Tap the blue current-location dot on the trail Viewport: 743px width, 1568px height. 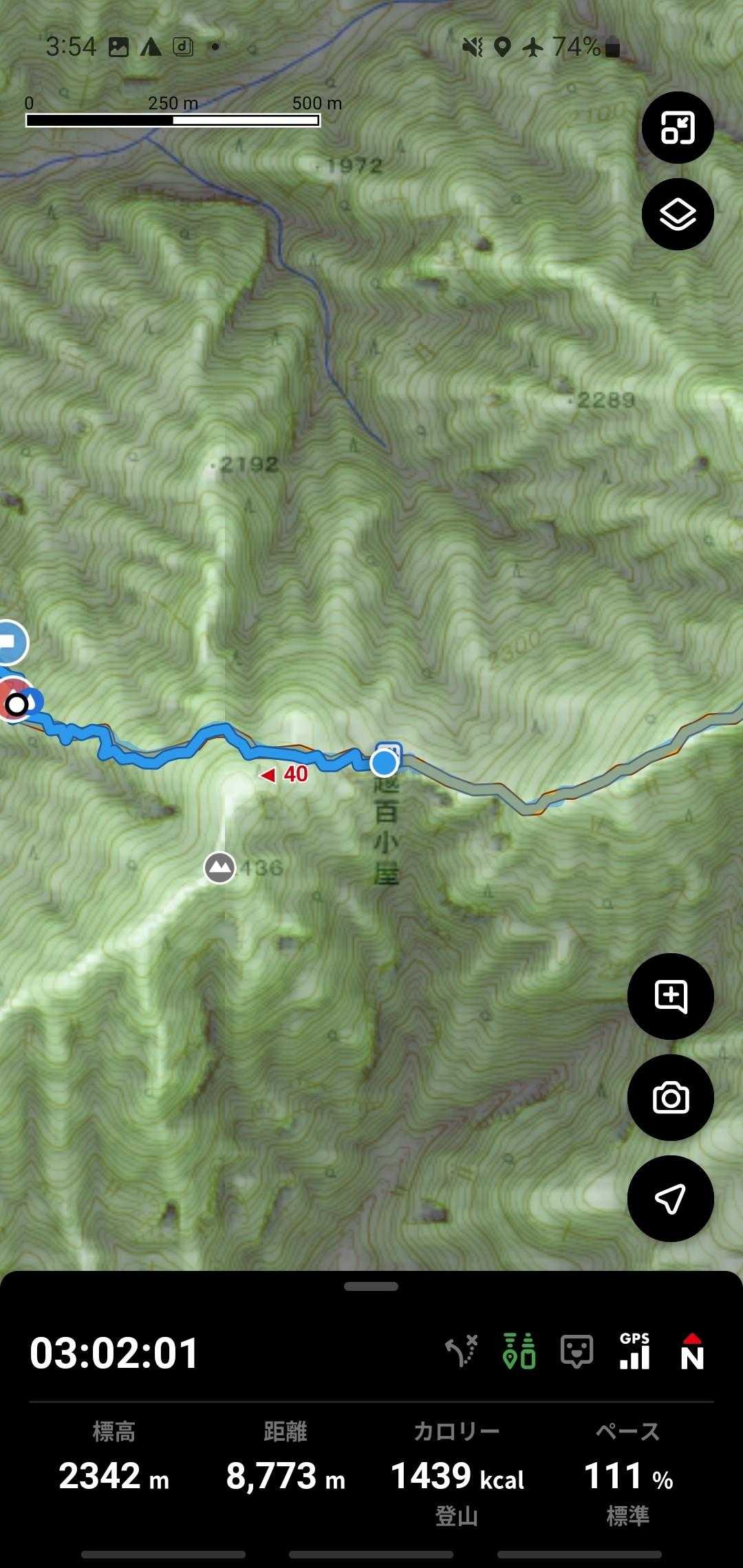tap(384, 763)
